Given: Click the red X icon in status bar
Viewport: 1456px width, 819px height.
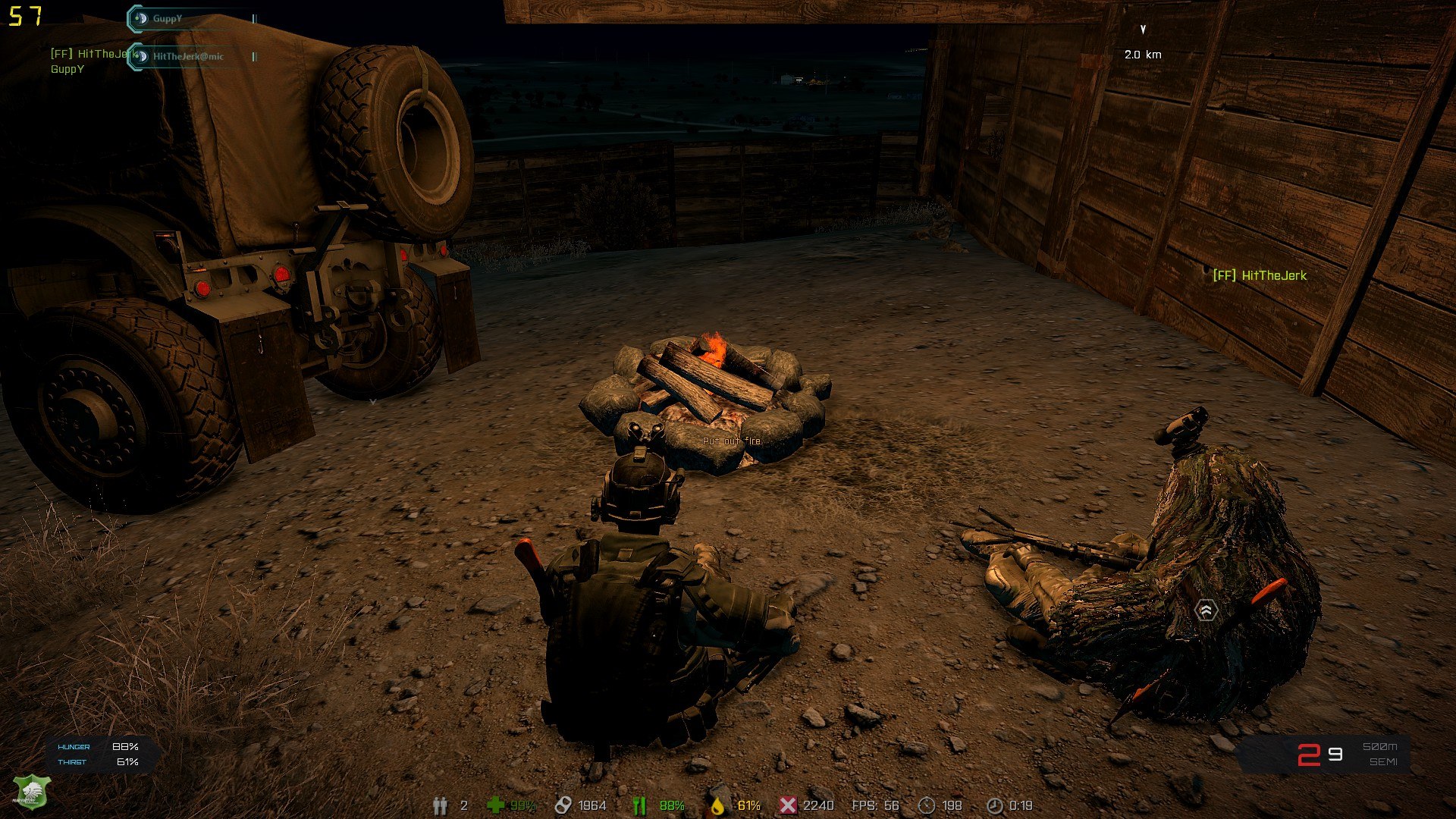Looking at the screenshot, I should click(788, 805).
